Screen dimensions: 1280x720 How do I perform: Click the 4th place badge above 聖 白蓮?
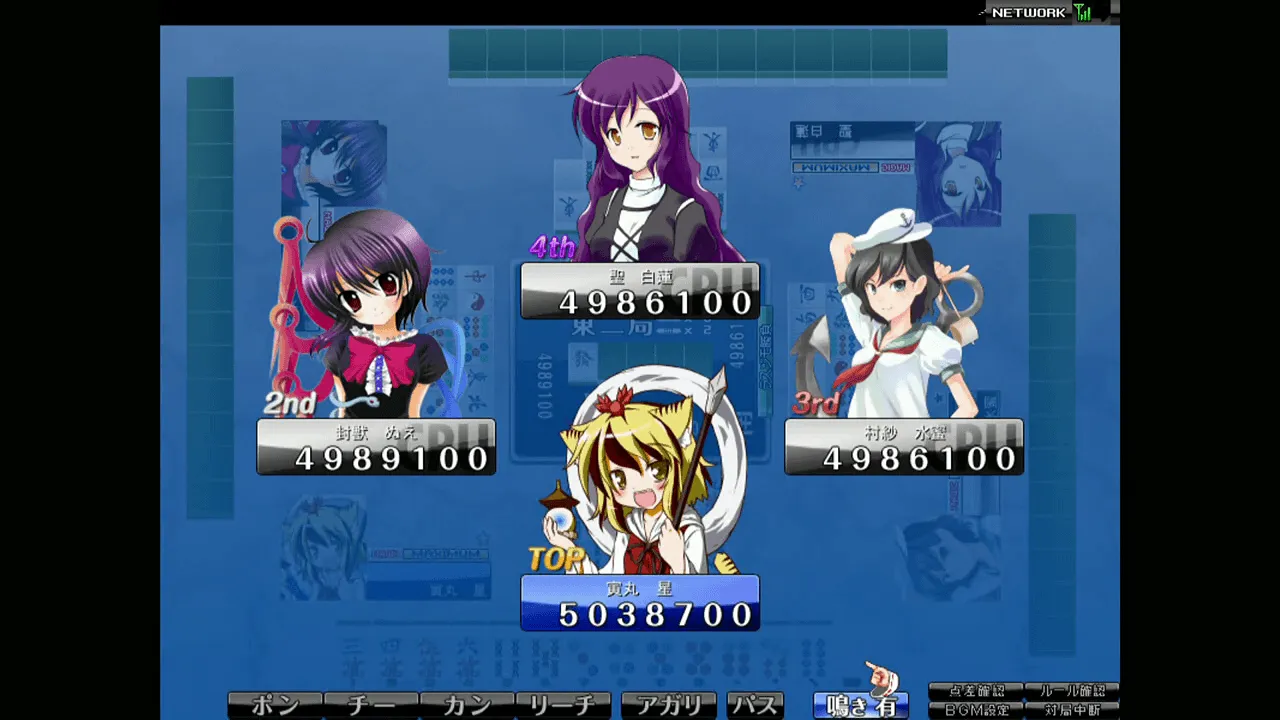pyautogui.click(x=554, y=248)
